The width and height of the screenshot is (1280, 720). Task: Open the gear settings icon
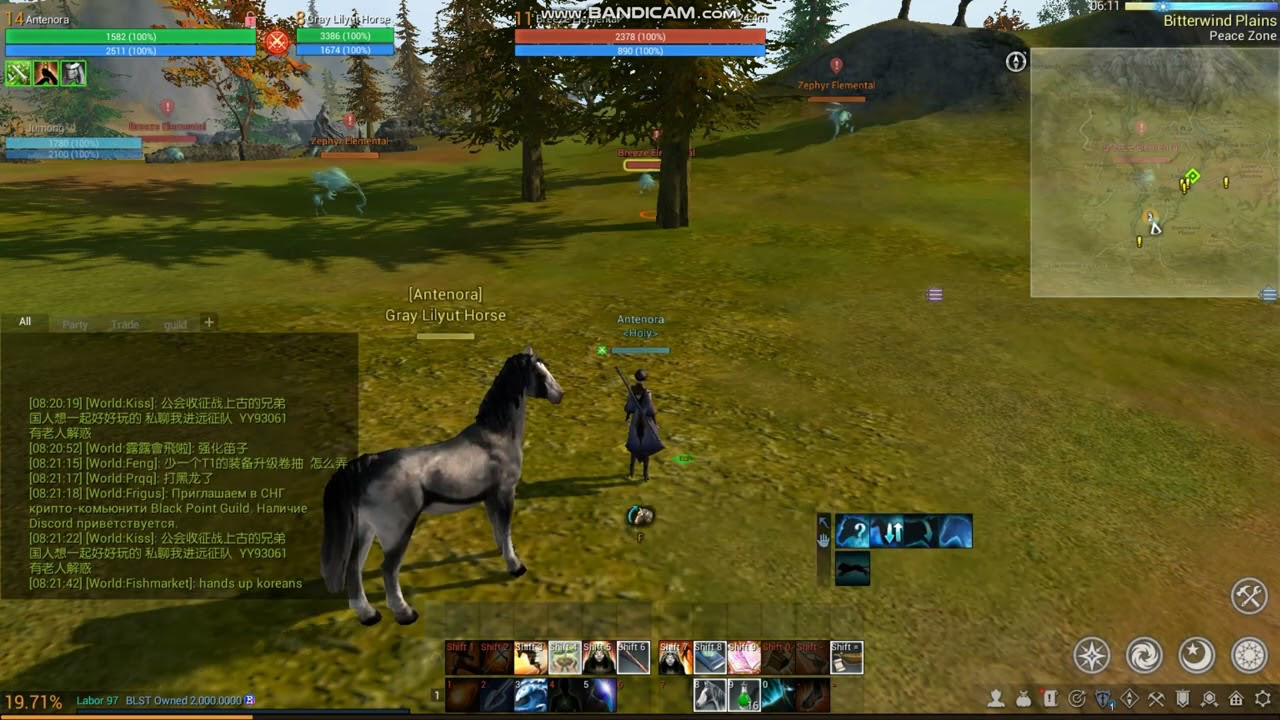click(x=1263, y=699)
